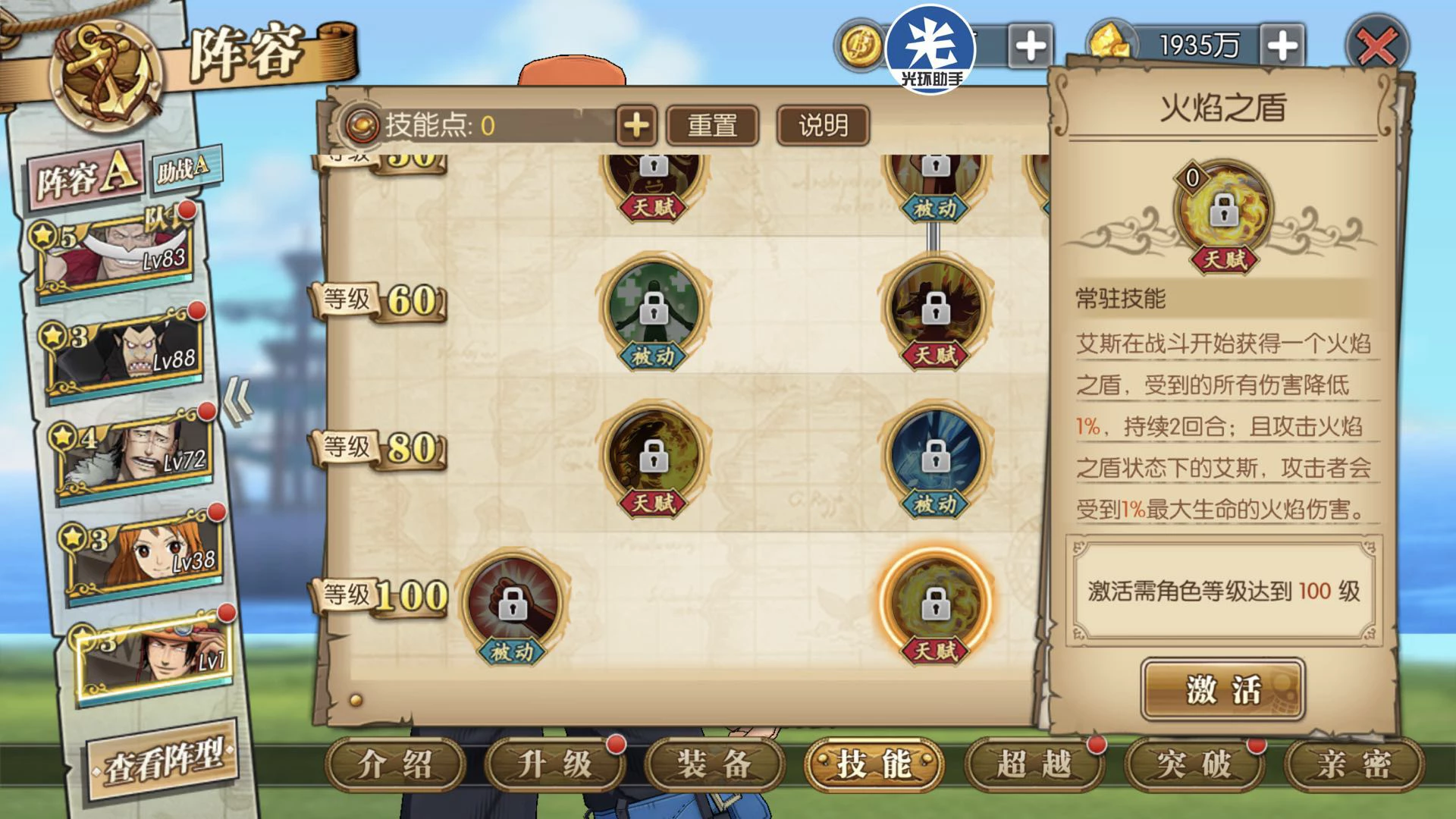
Task: Switch to the 介绍 tab
Action: pos(394,764)
